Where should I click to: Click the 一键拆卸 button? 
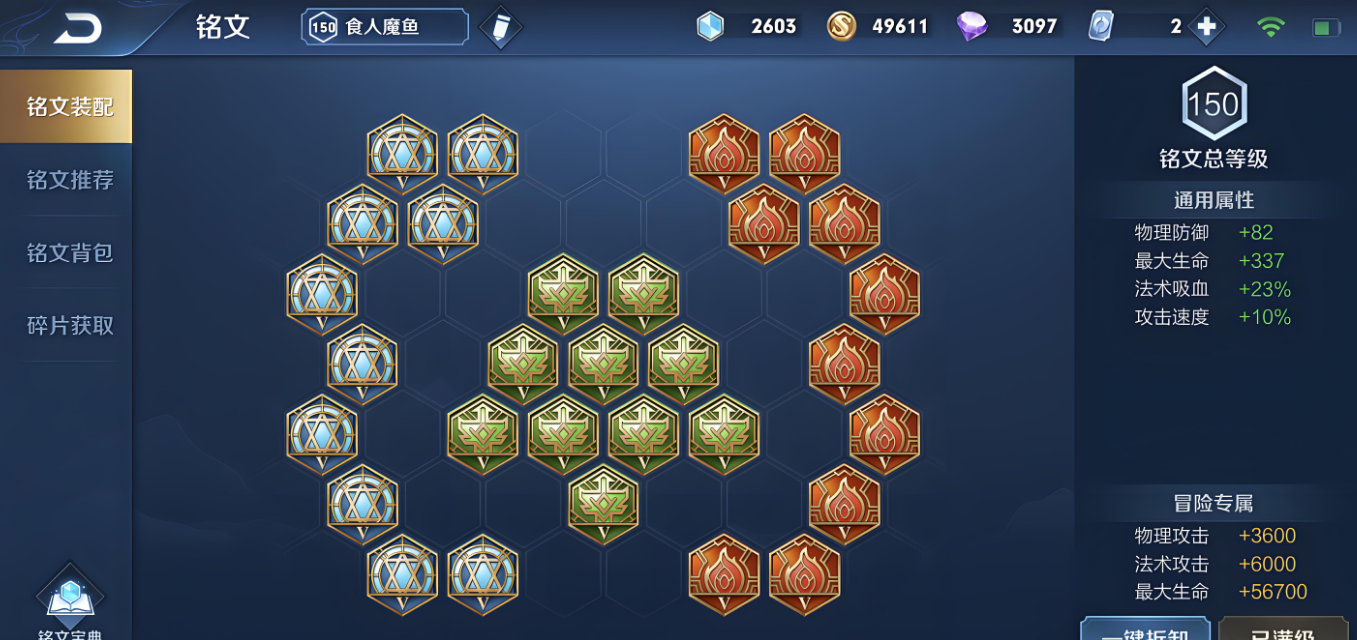[1145, 630]
